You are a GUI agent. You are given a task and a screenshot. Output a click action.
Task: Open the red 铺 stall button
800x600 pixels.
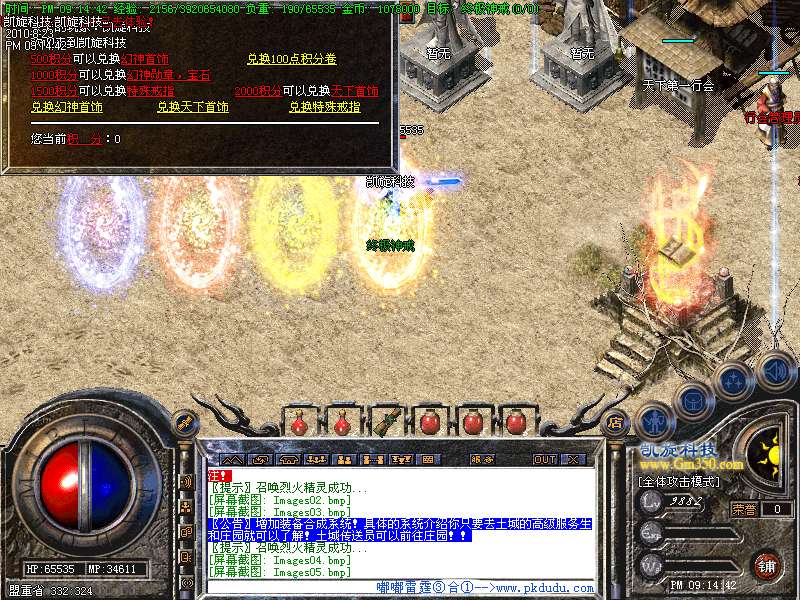pyautogui.click(x=766, y=565)
